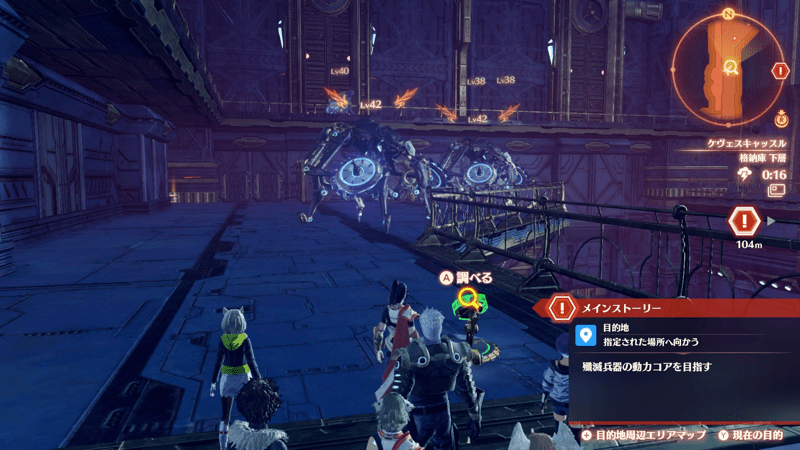The image size is (800, 450).
Task: Click the north compass marker on the minimap
Action: [x=729, y=13]
